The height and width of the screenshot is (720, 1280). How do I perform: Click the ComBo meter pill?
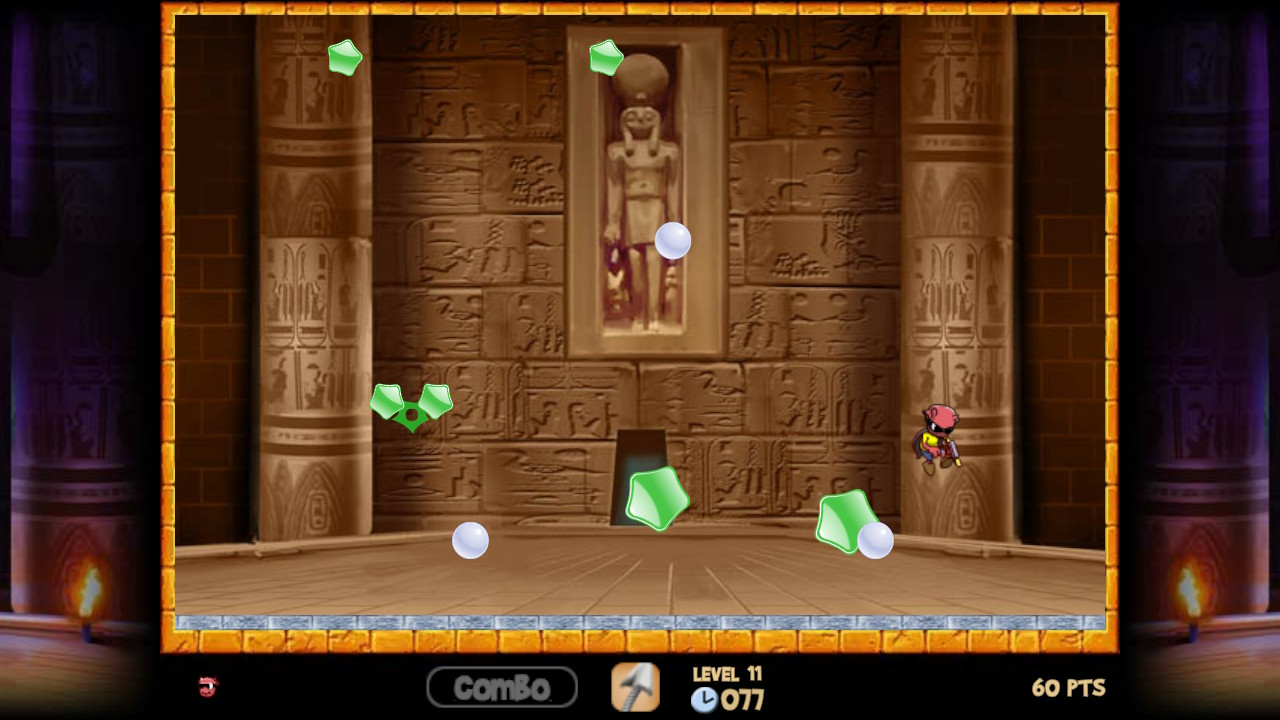coord(502,687)
